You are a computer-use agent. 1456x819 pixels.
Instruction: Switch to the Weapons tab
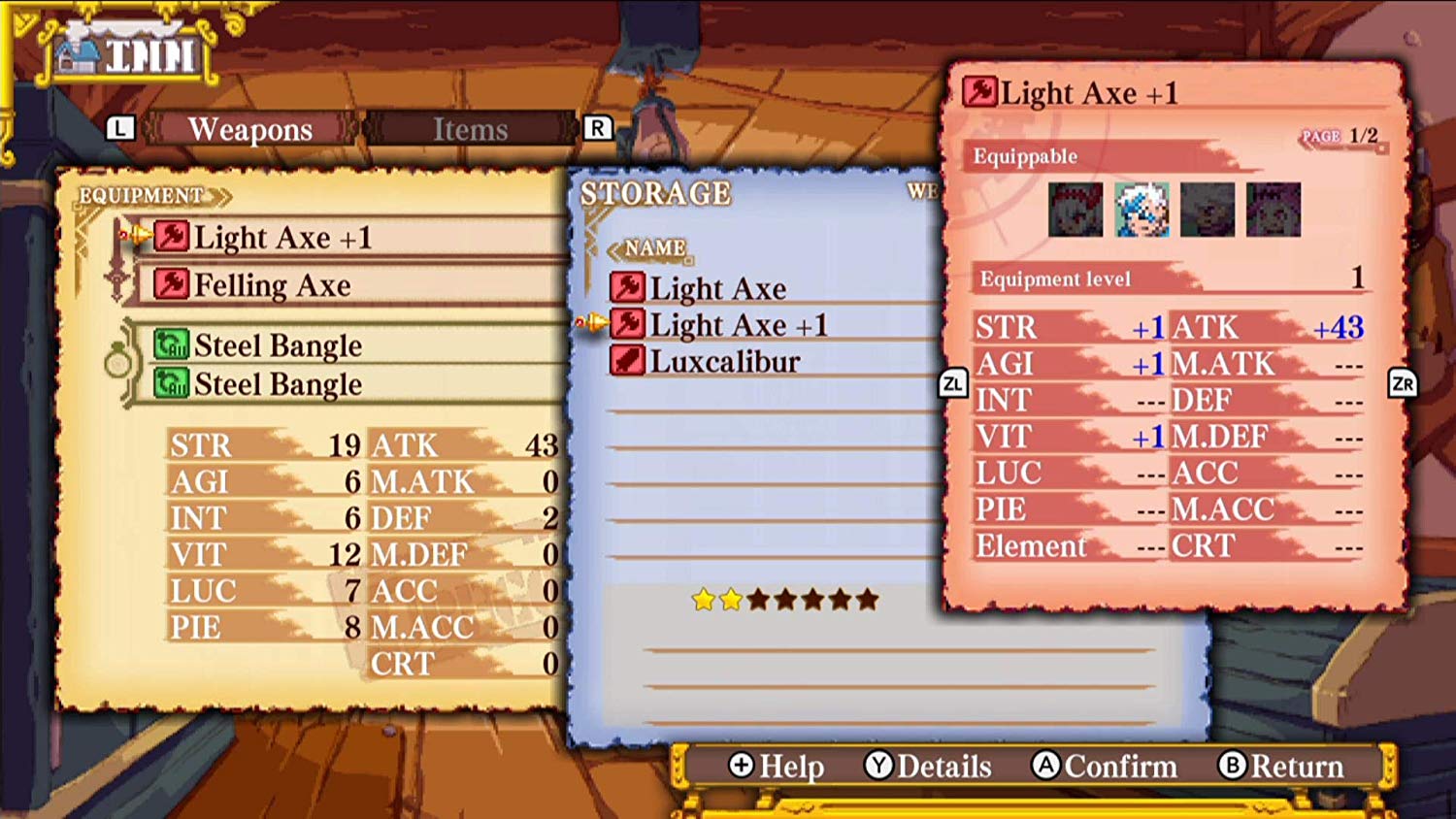coord(250,128)
